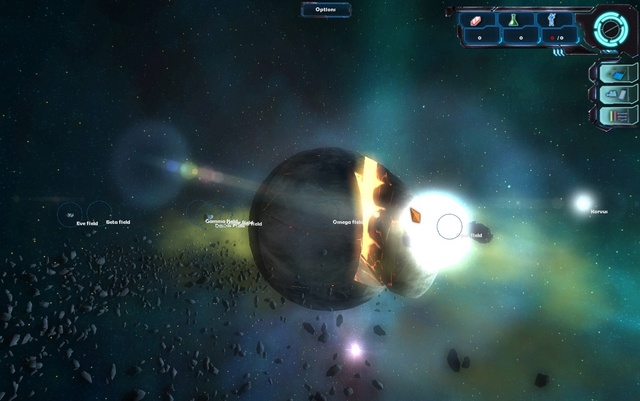Choose the Omega field marker
640x401 pixels.
(x=350, y=222)
